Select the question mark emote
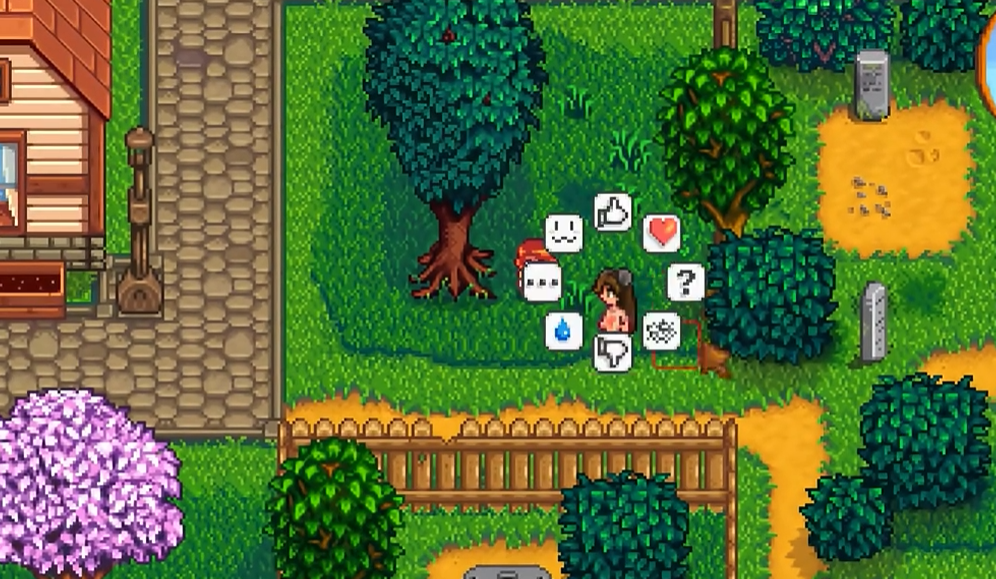 coord(685,282)
